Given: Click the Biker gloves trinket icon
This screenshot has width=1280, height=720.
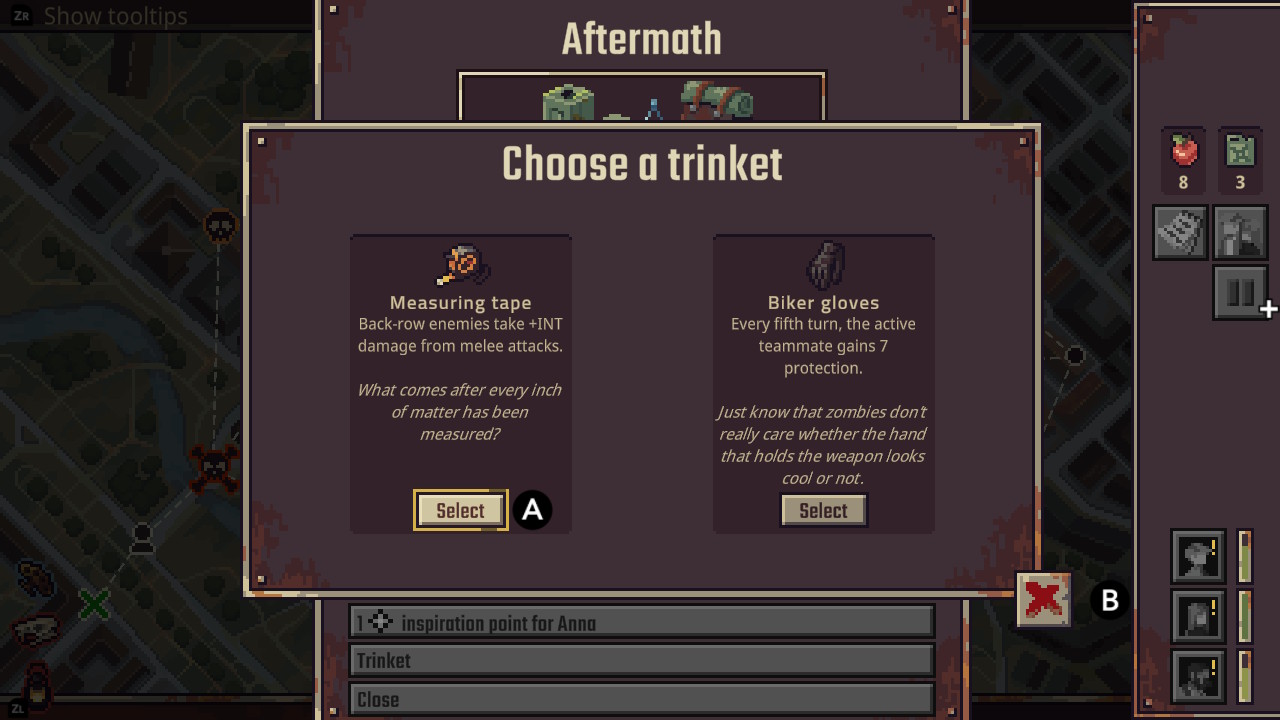Looking at the screenshot, I should click(x=823, y=264).
